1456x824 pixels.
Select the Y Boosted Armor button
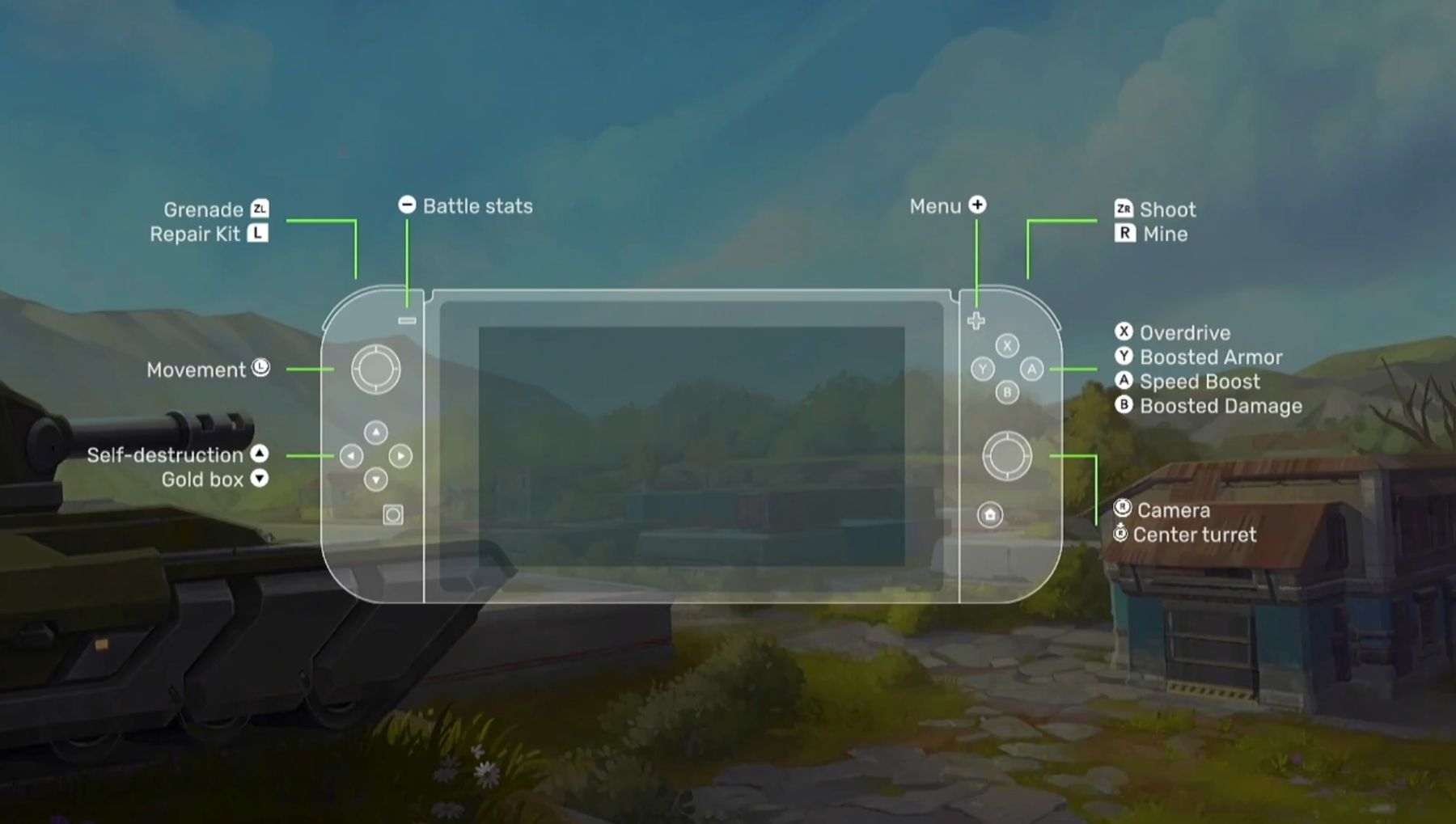(982, 370)
